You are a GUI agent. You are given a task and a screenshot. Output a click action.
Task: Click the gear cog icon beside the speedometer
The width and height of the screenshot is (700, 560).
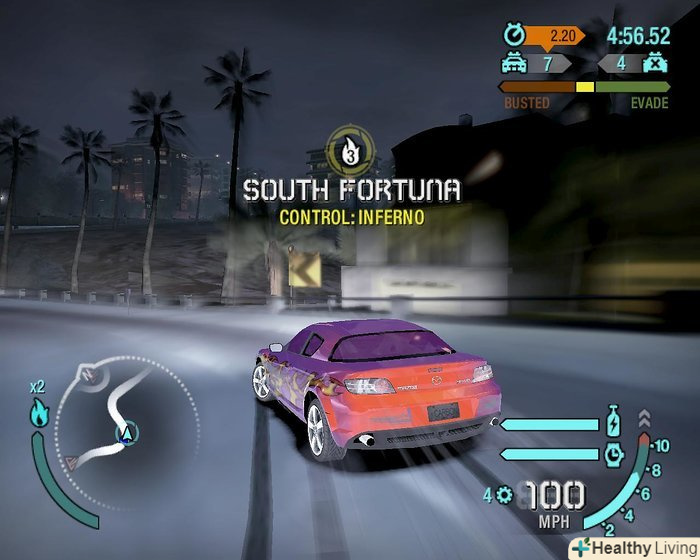pos(503,494)
